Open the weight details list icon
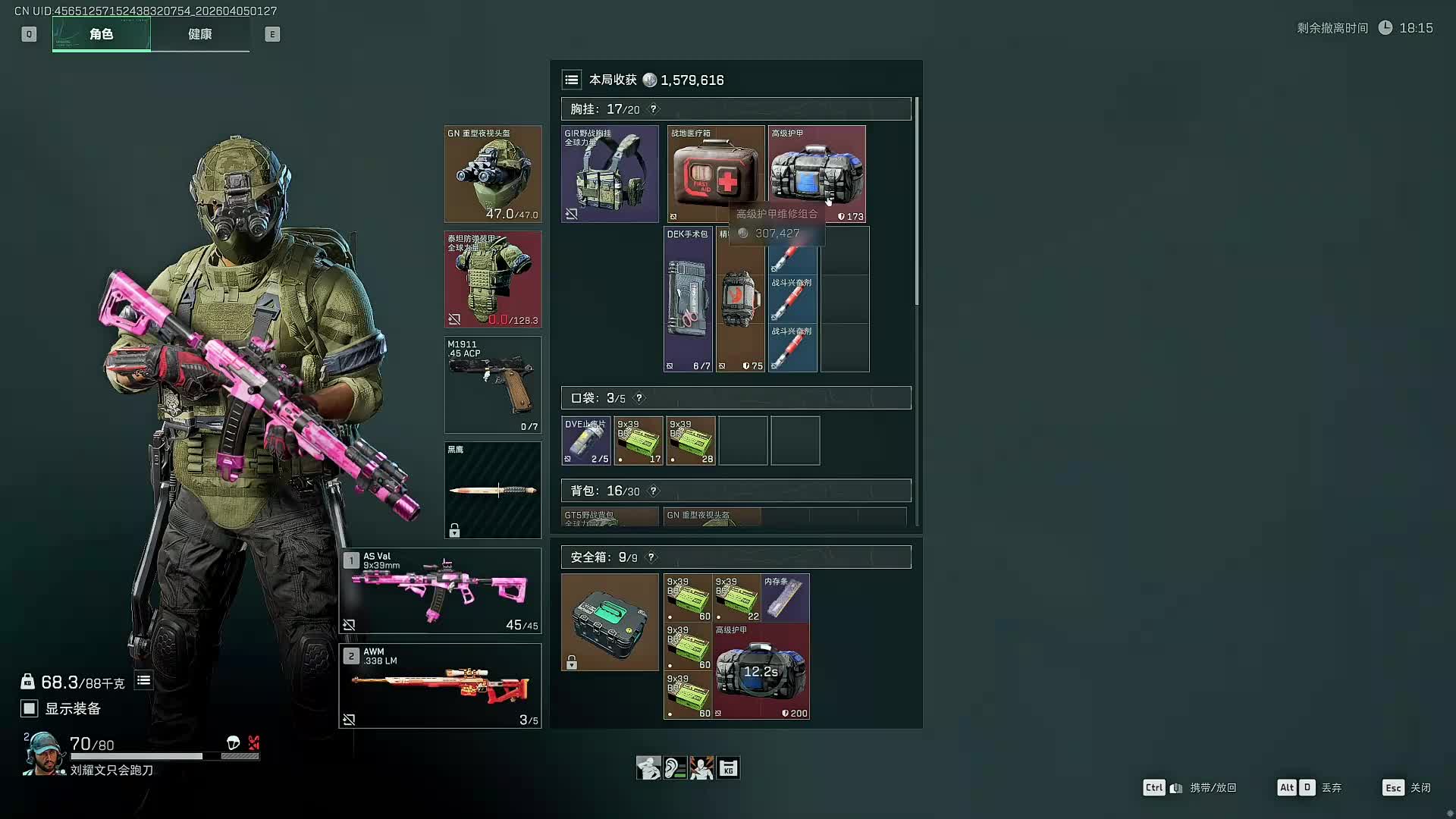1456x819 pixels. pos(143,681)
